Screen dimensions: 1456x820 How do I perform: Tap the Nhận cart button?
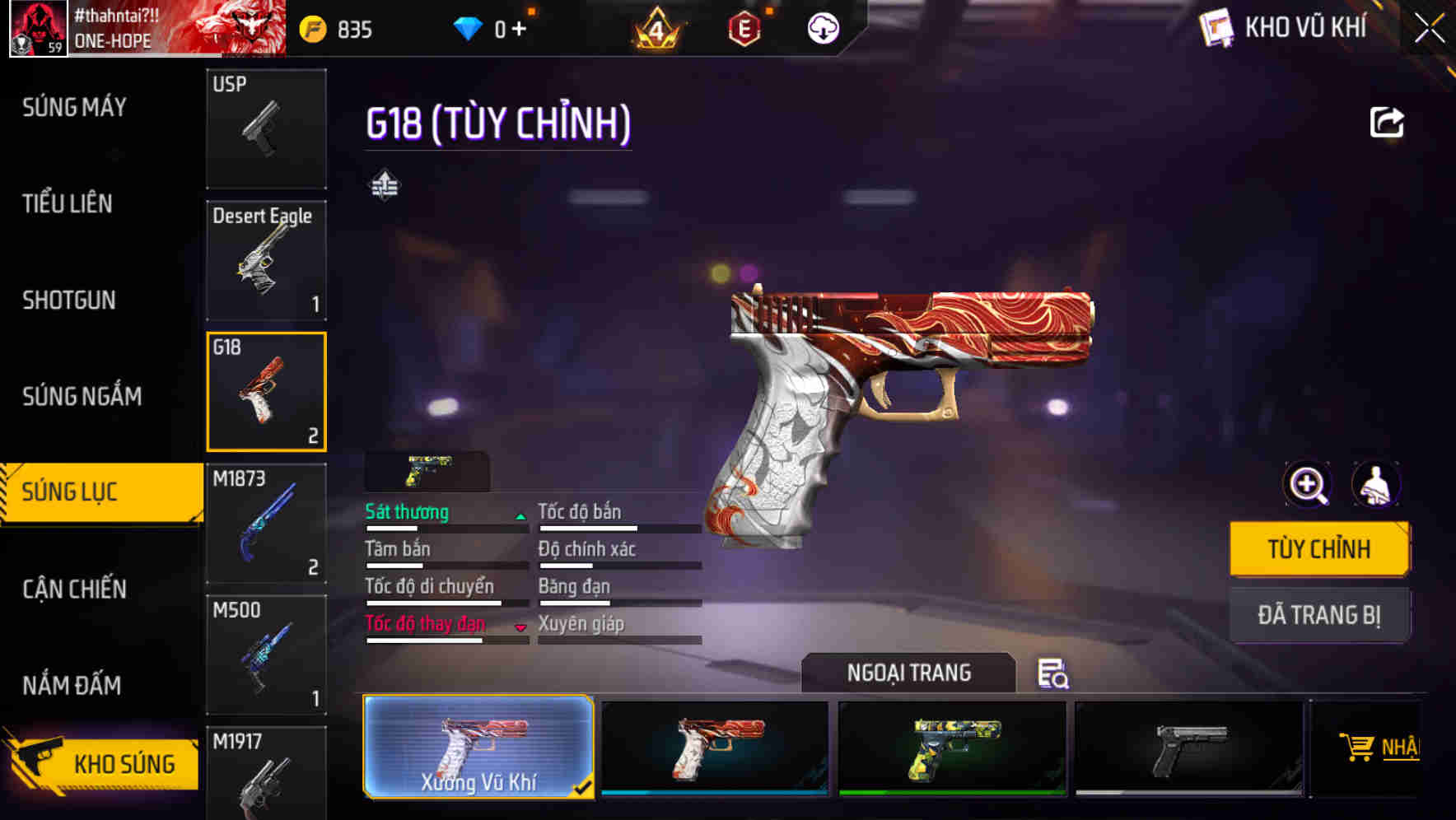1393,749
